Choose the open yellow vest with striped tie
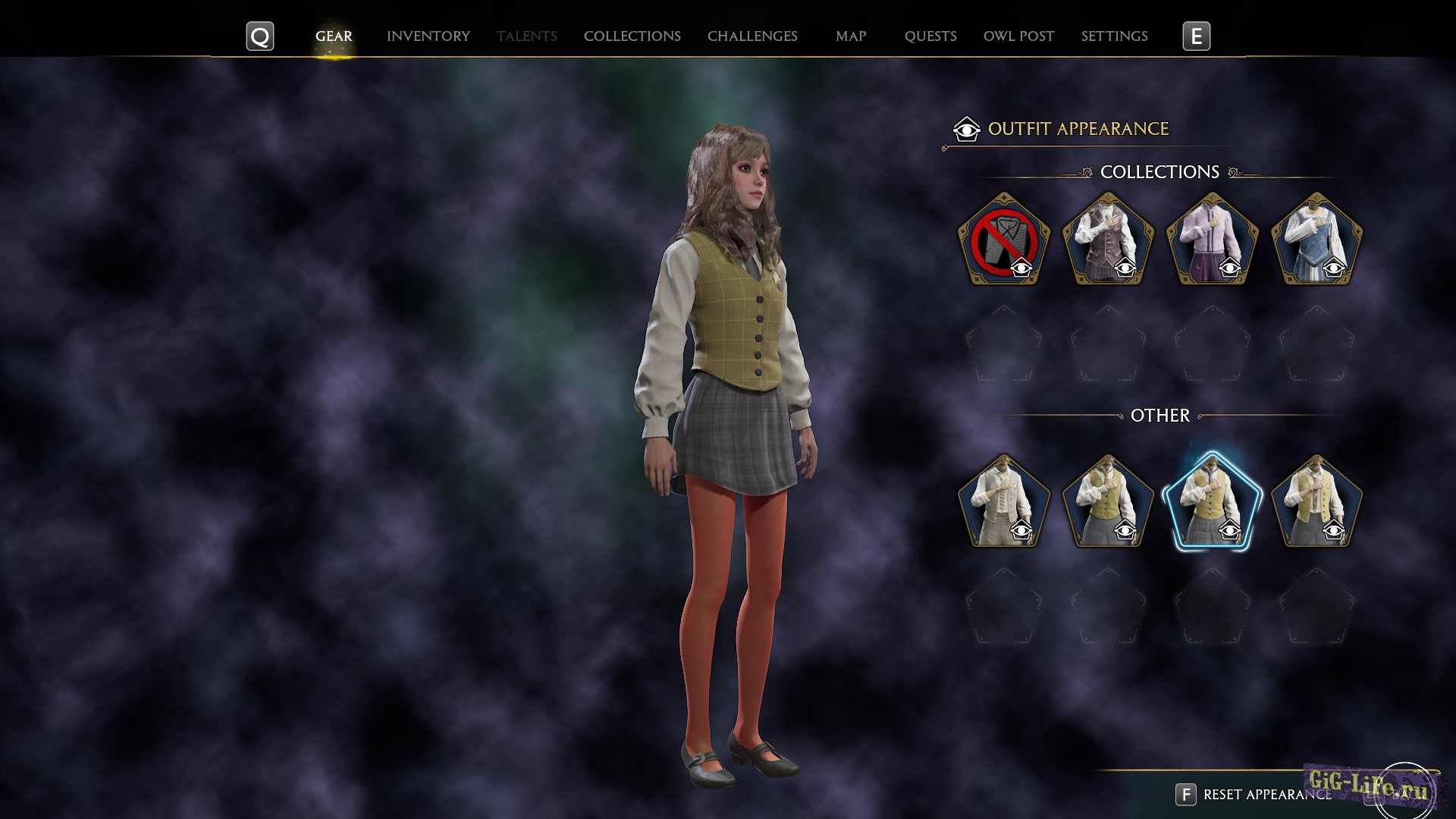1456x819 pixels. pos(1316,501)
